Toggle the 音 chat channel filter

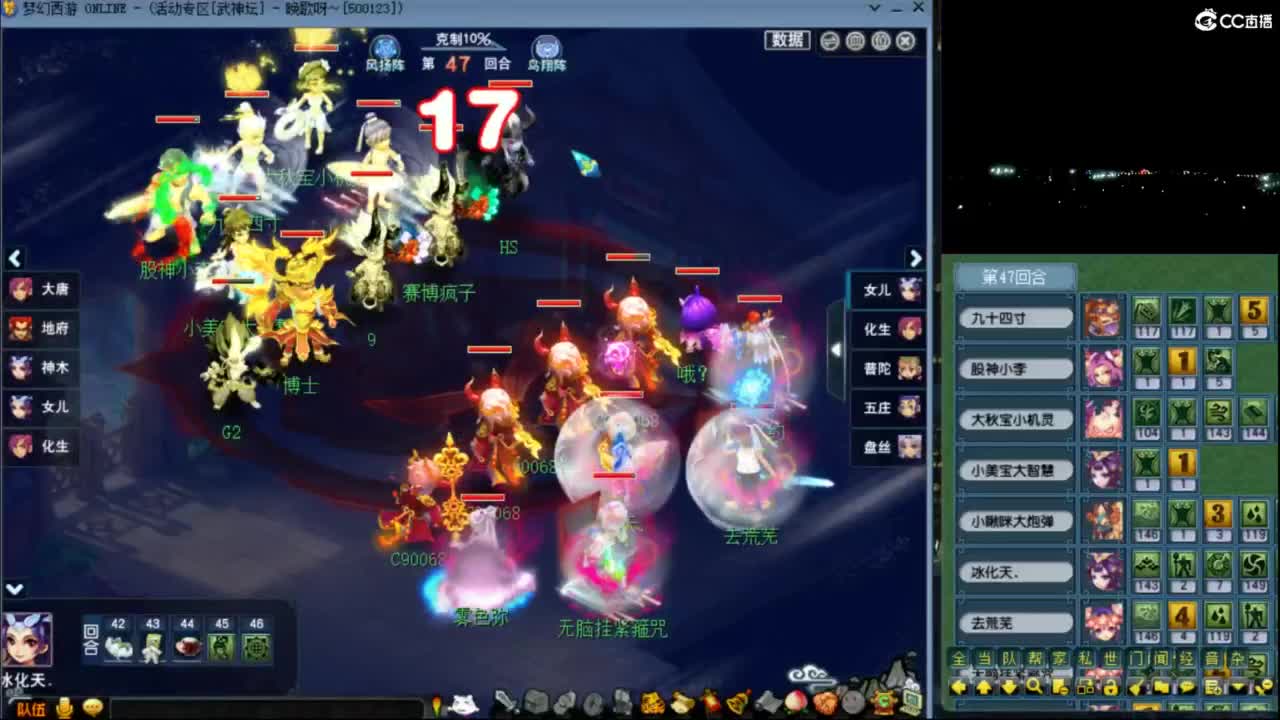pos(1212,658)
